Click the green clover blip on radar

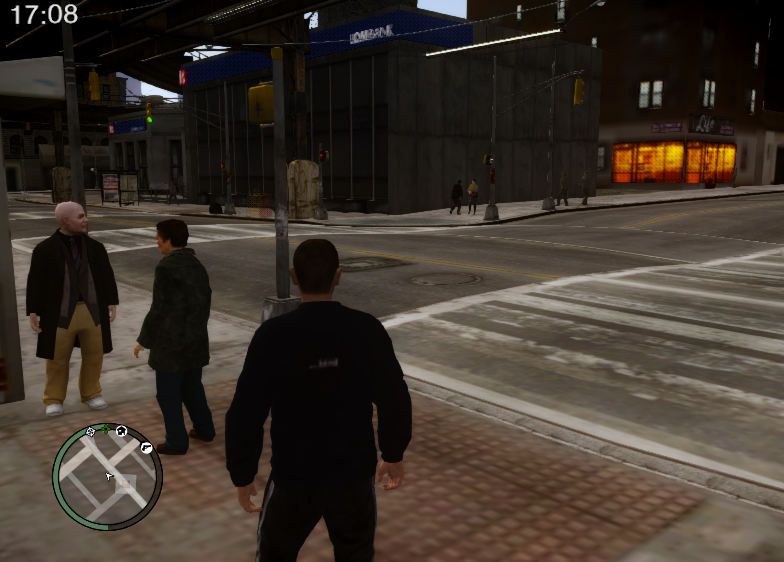click(105, 429)
